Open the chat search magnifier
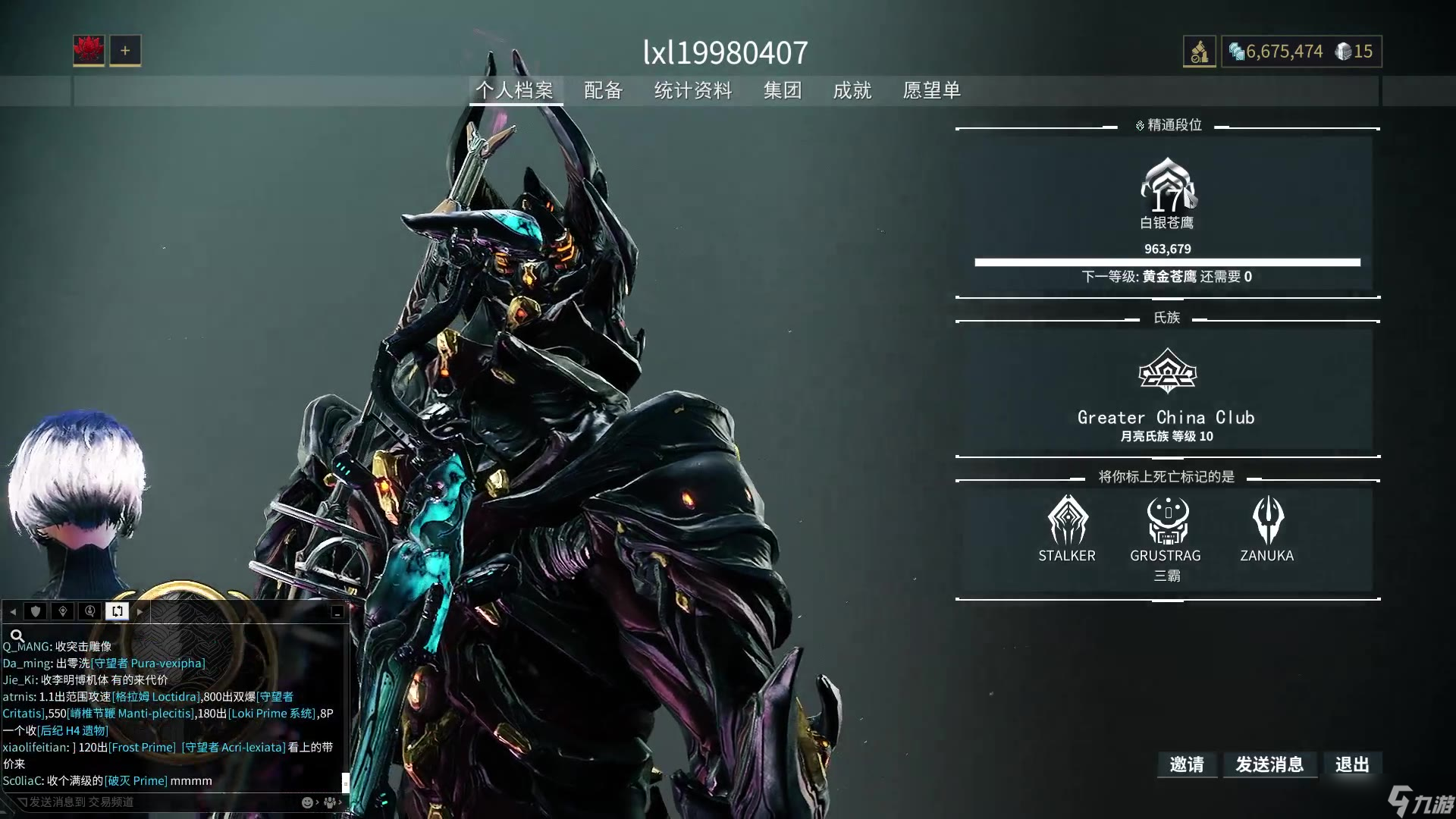1456x819 pixels. tap(17, 635)
